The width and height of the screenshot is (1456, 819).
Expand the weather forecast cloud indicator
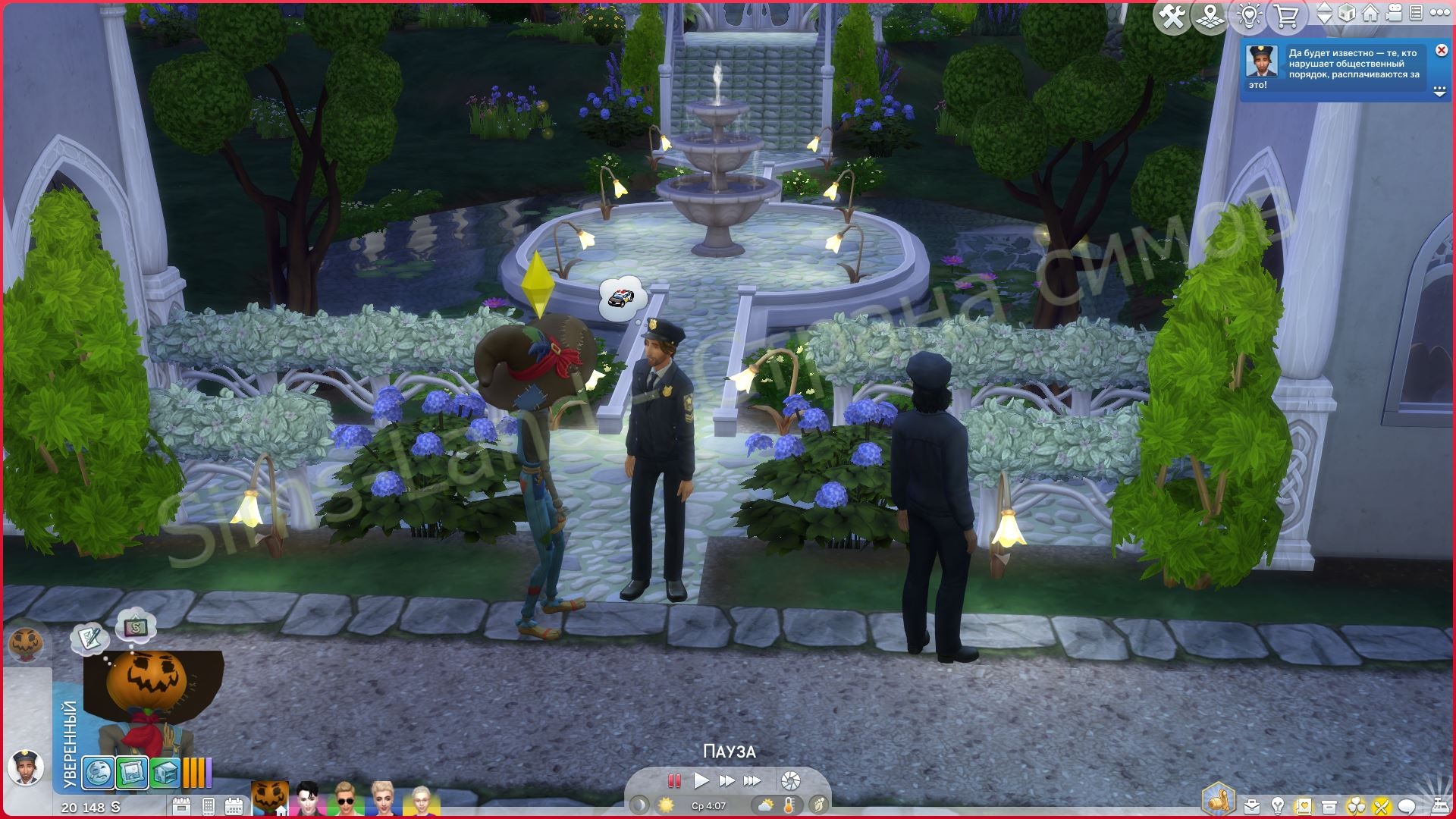coord(764,805)
